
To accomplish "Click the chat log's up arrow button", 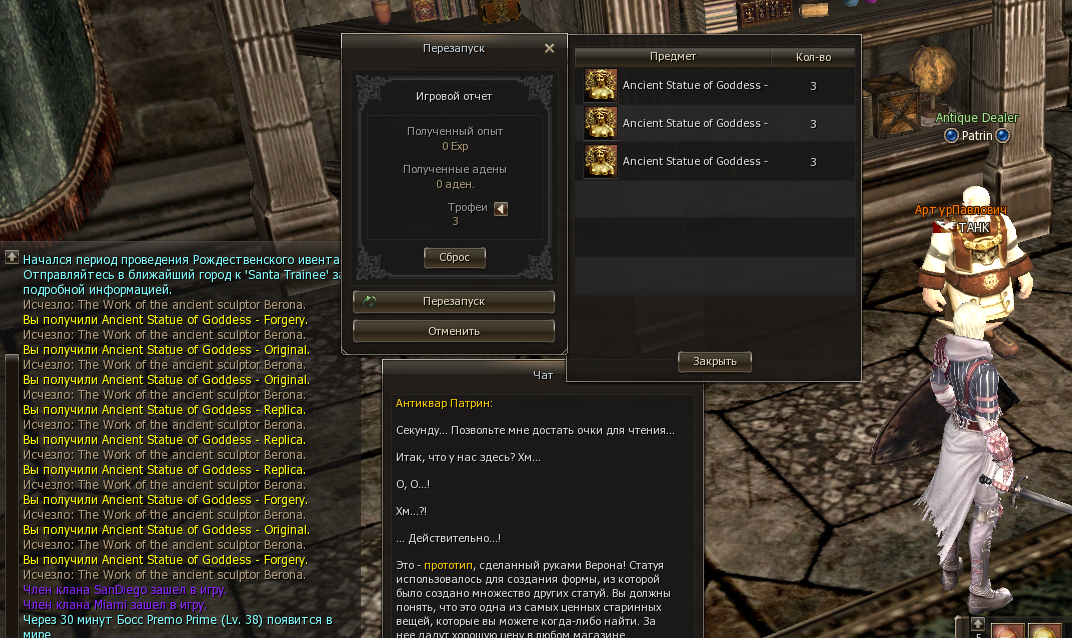I will (11, 258).
